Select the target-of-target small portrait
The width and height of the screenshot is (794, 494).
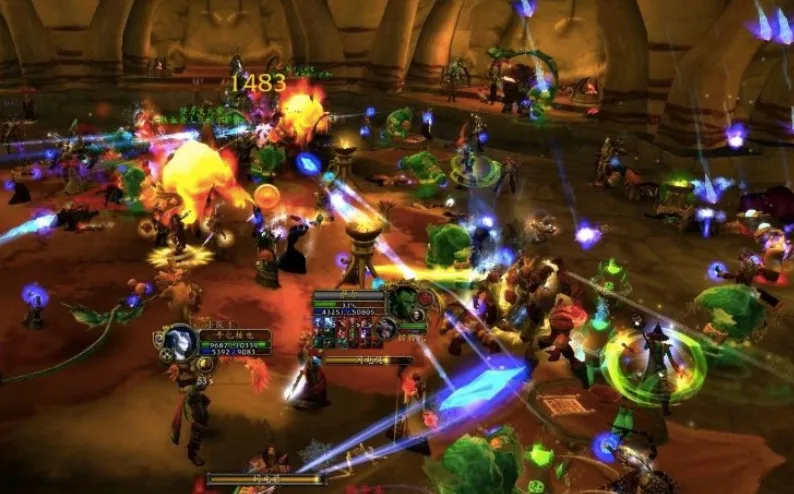pos(385,329)
